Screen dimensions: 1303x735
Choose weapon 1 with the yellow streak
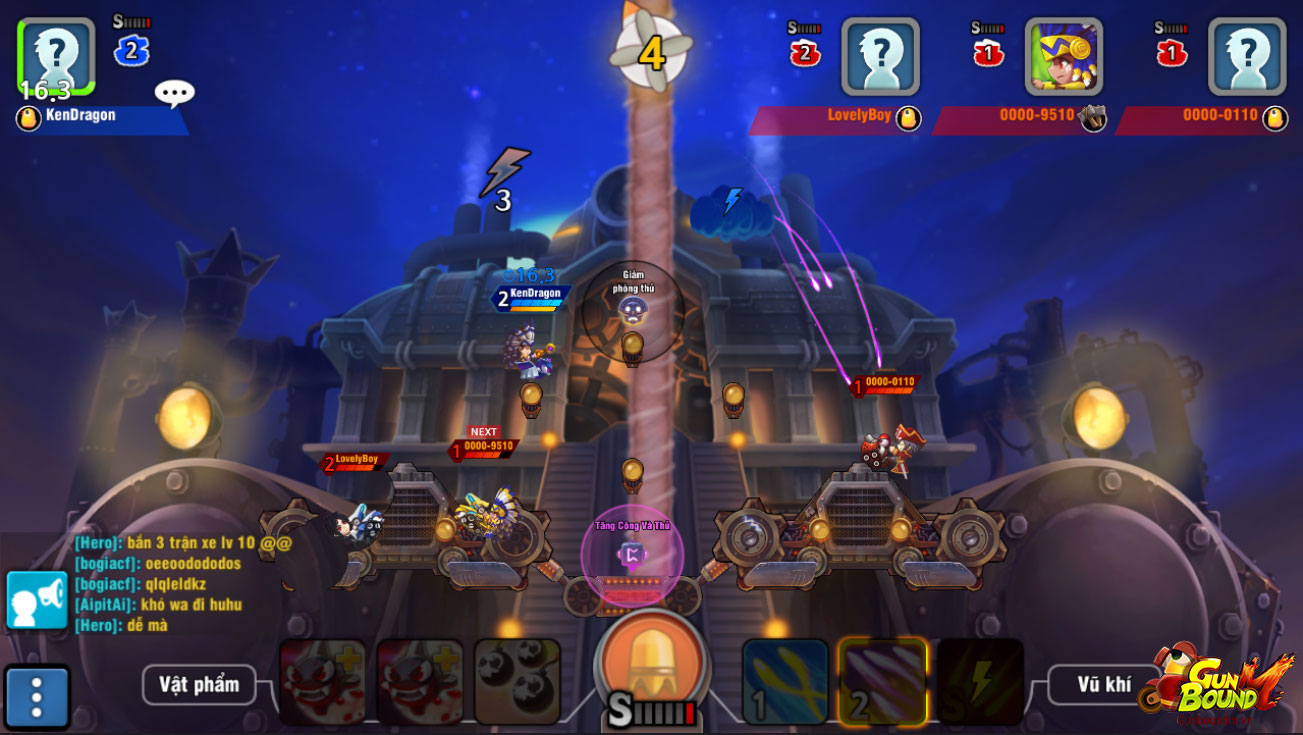pos(785,682)
